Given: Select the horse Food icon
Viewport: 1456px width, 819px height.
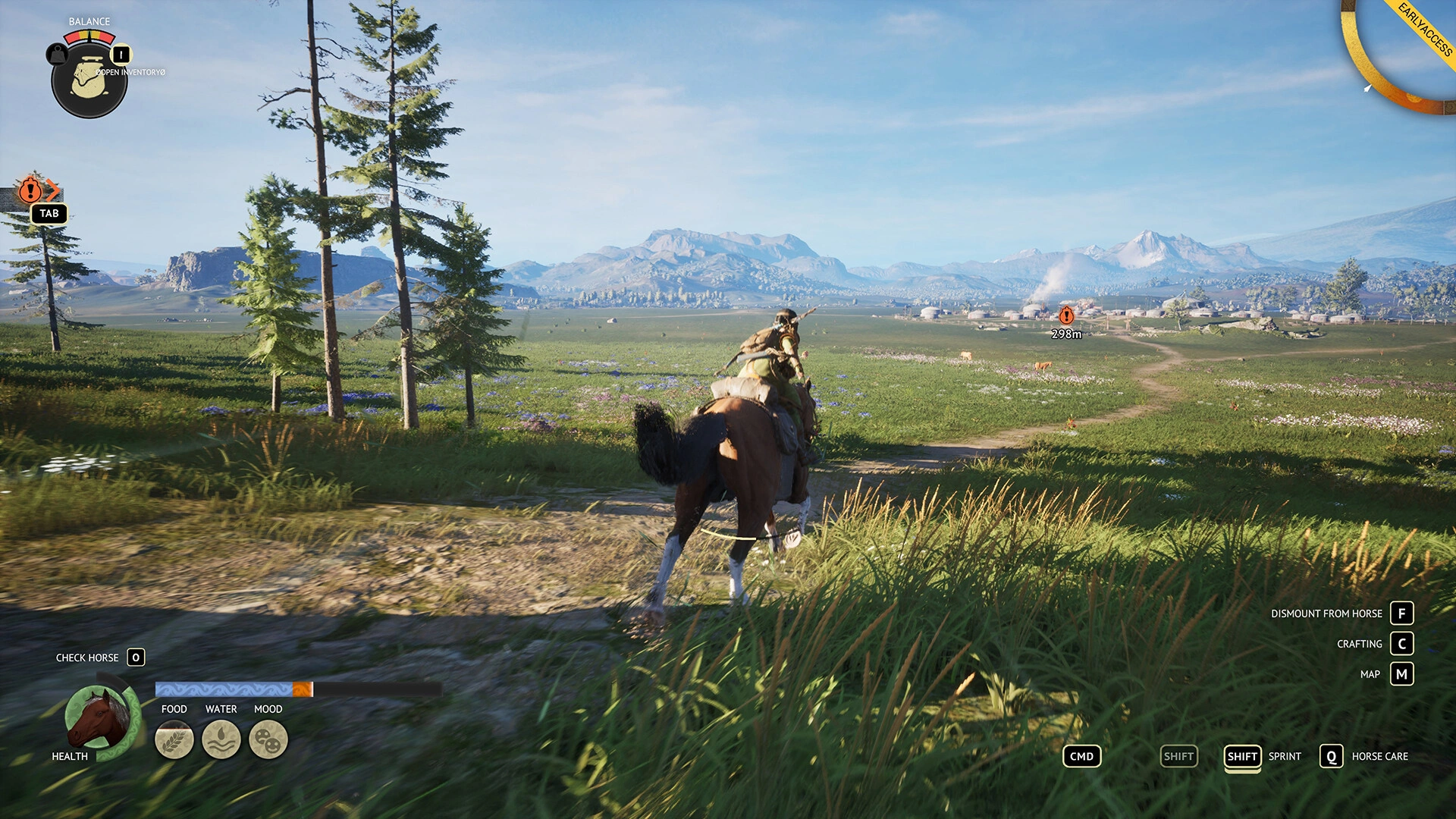Looking at the screenshot, I should 174,739.
